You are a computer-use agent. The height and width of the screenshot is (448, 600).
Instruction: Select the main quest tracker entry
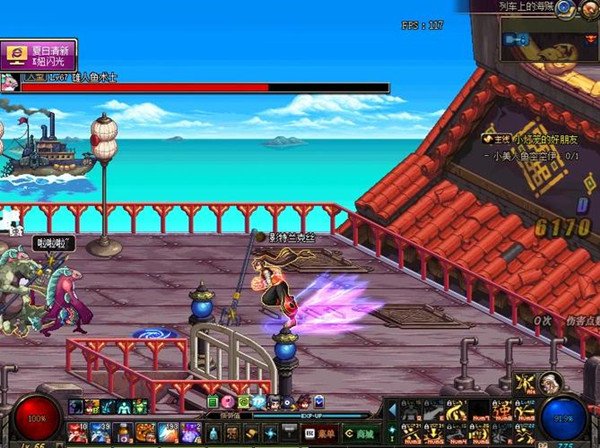point(529,140)
